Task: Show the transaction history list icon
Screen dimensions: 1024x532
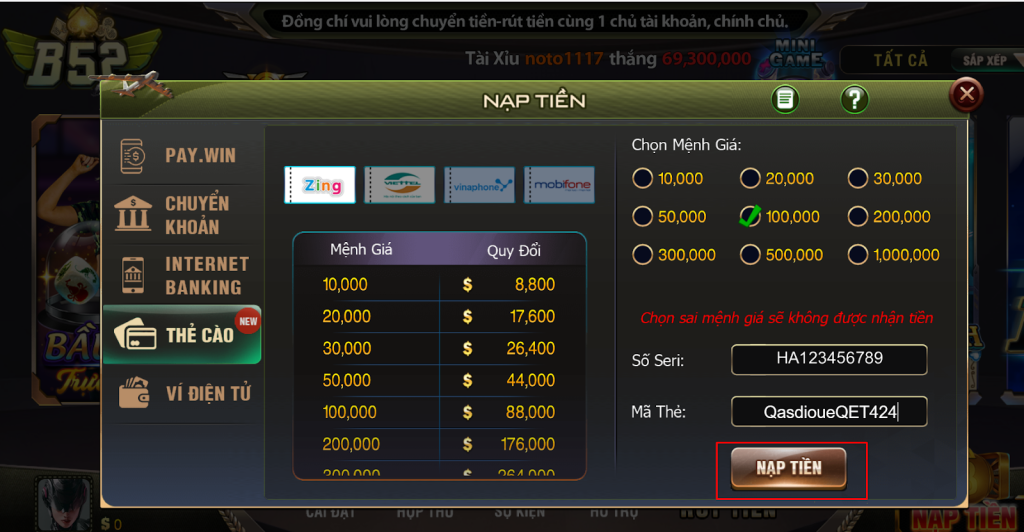Action: 786,99
